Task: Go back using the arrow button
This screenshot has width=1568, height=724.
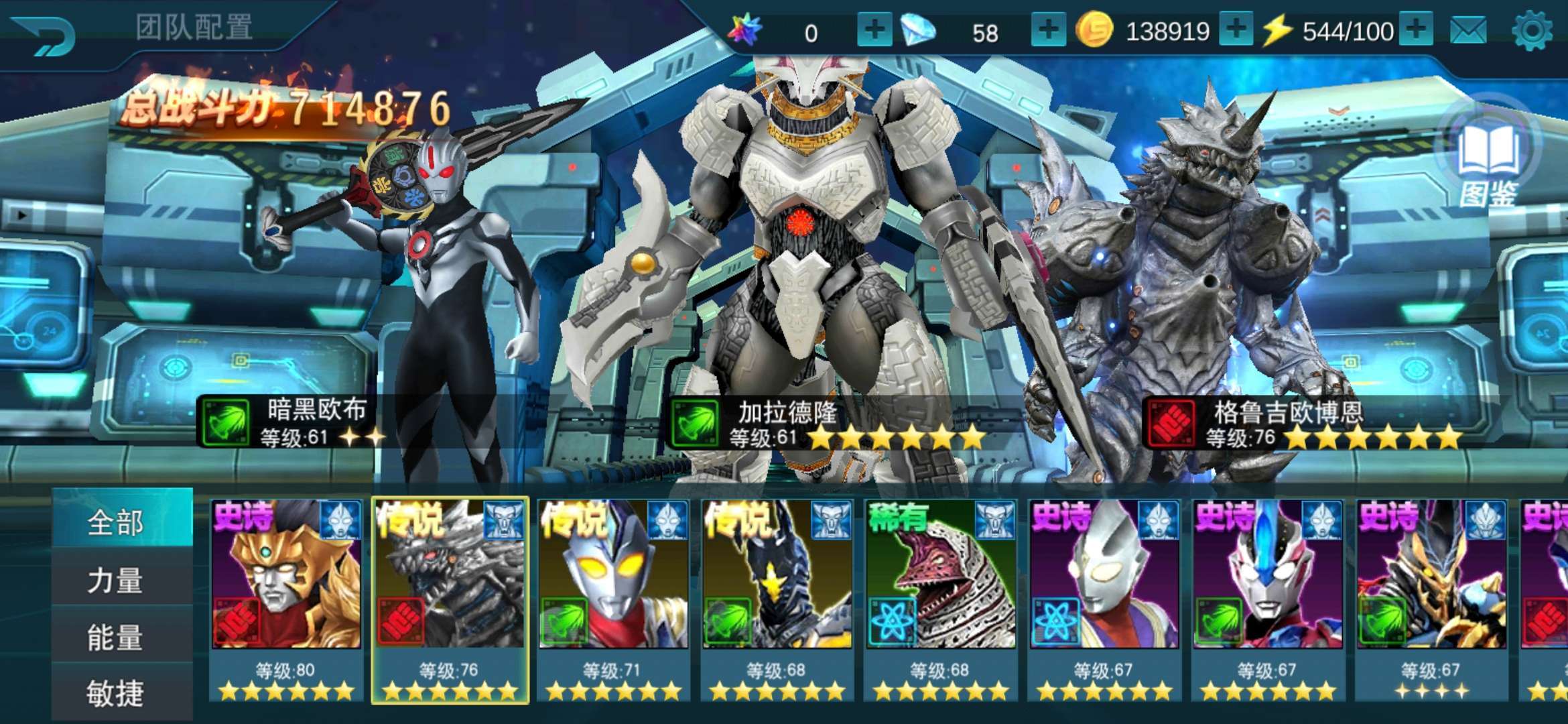Action: pos(46,35)
